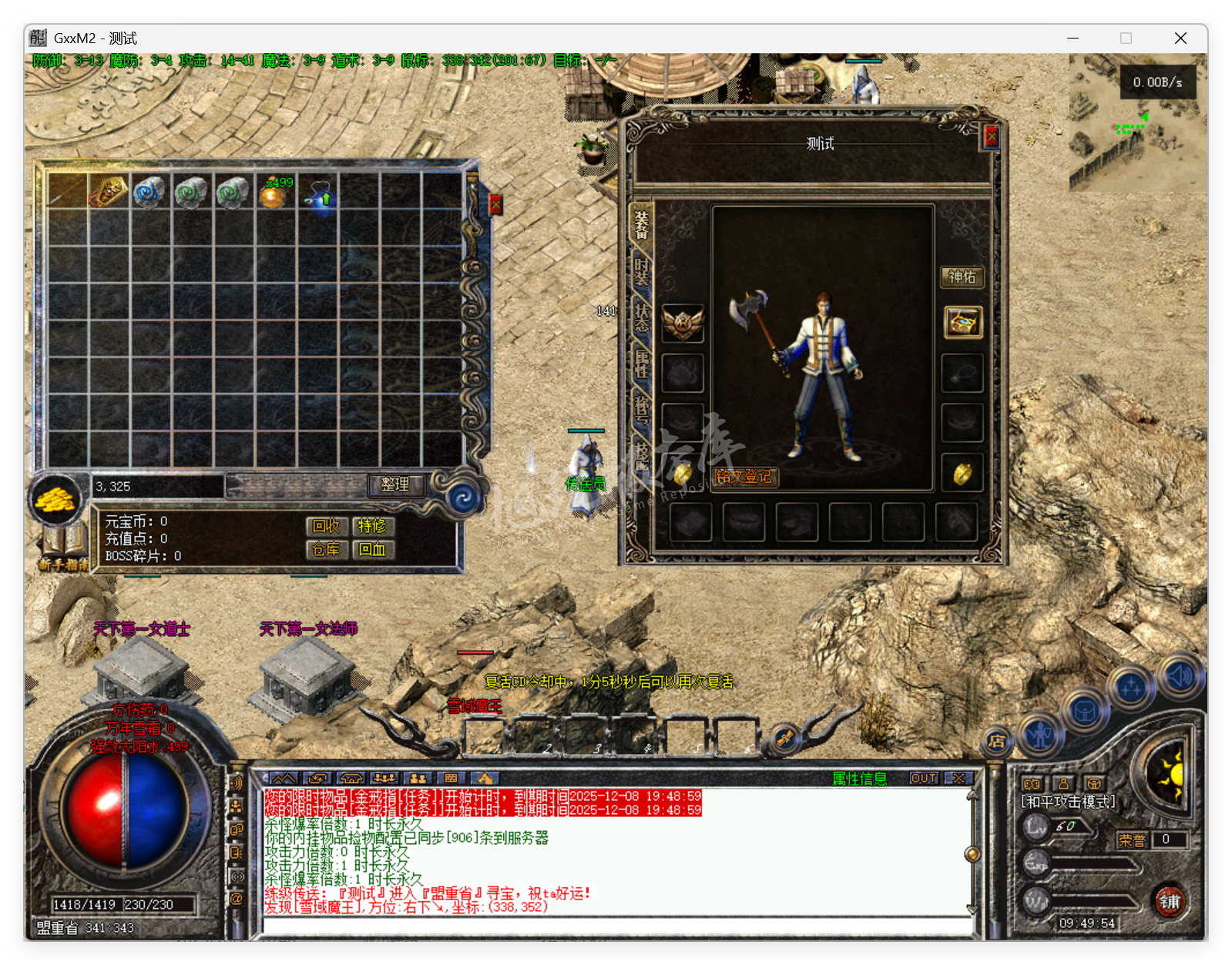Click the 特修 special repair button
Image resolution: width=1232 pixels, height=965 pixels.
(372, 526)
